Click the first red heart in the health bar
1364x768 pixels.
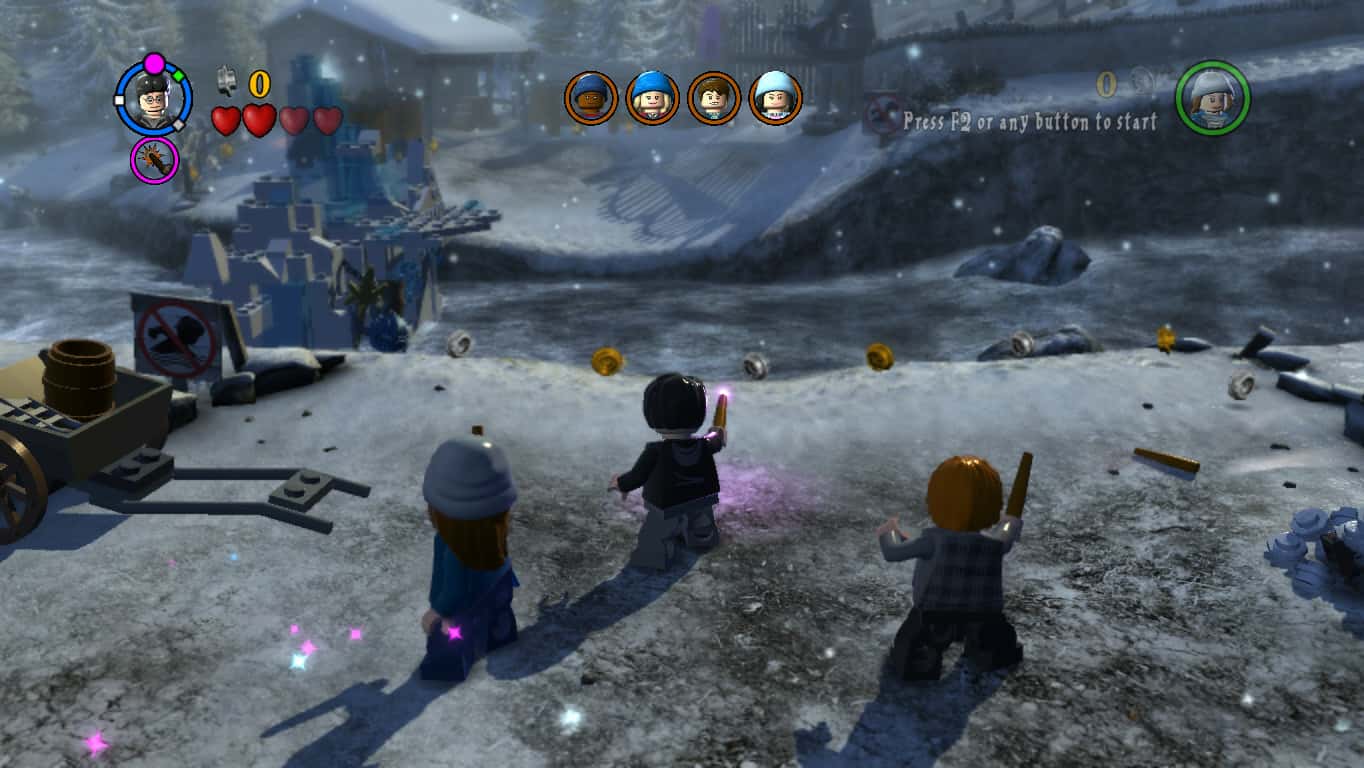pyautogui.click(x=227, y=120)
